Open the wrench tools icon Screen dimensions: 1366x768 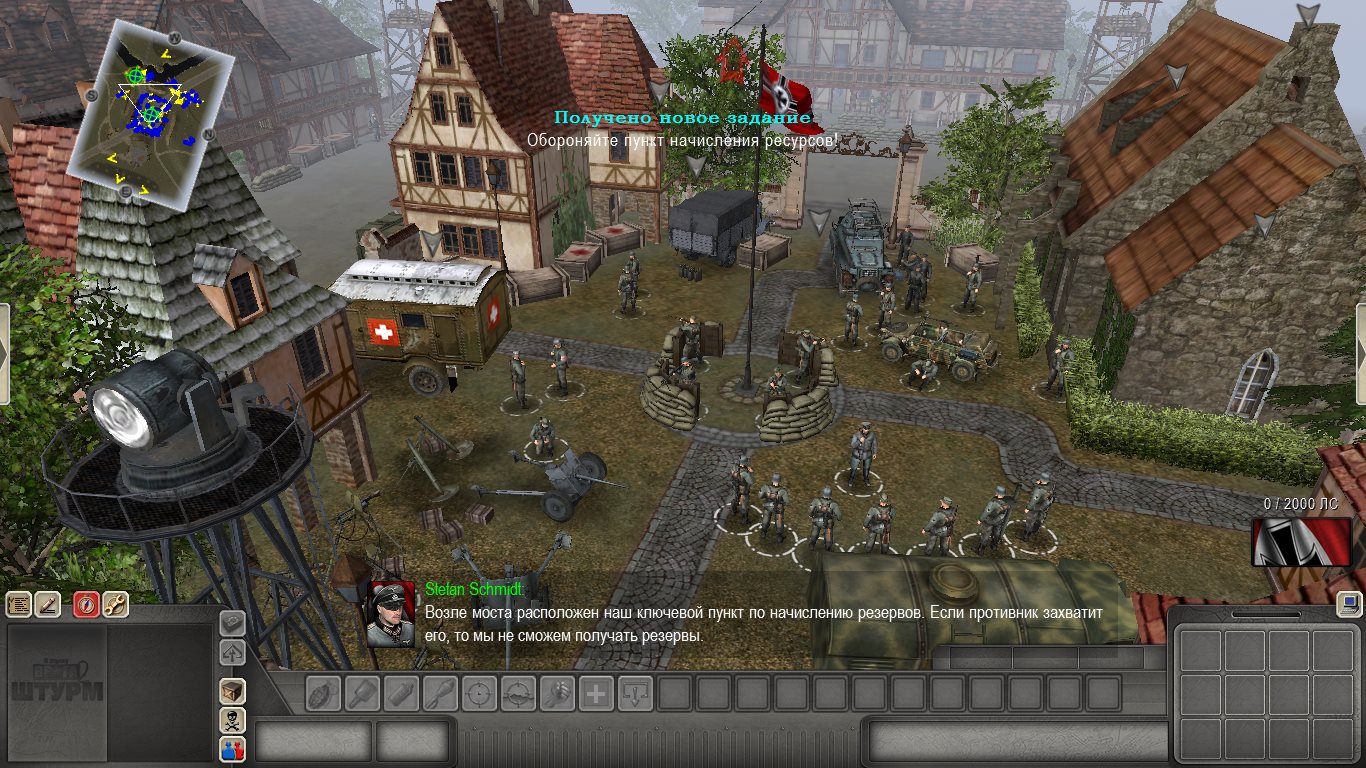coord(115,604)
